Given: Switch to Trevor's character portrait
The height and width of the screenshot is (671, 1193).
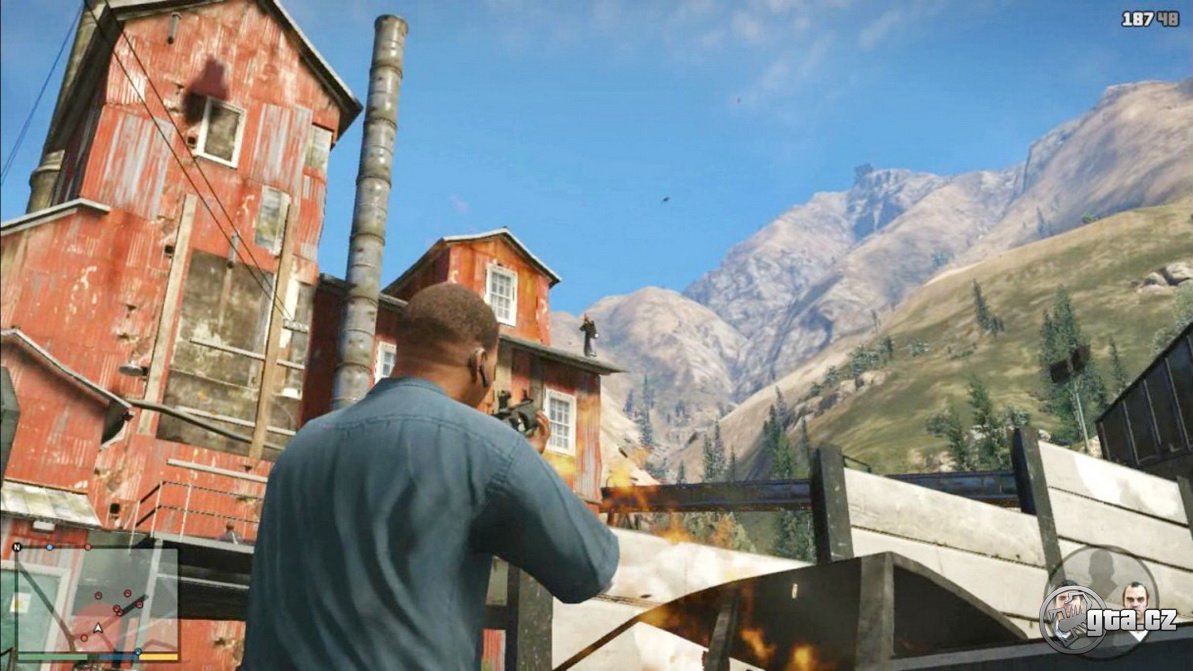Looking at the screenshot, I should [x=1136, y=599].
